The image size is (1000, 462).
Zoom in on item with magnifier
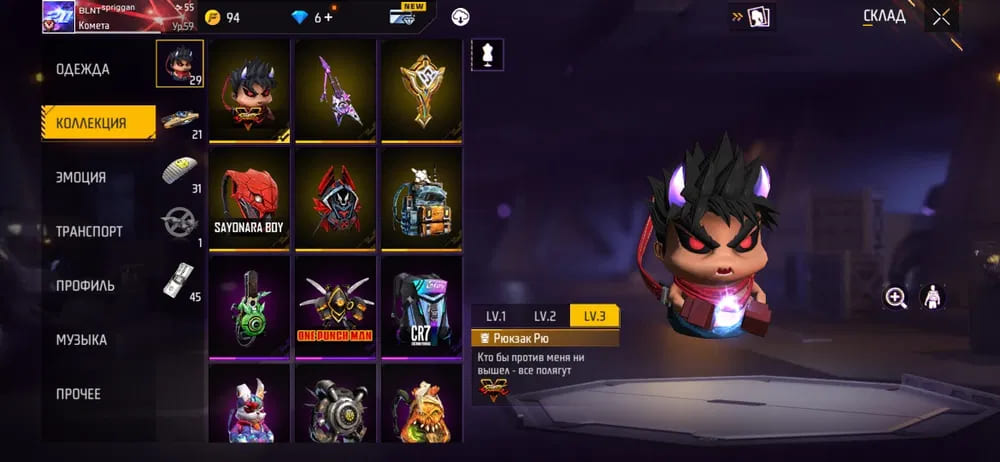coord(895,297)
